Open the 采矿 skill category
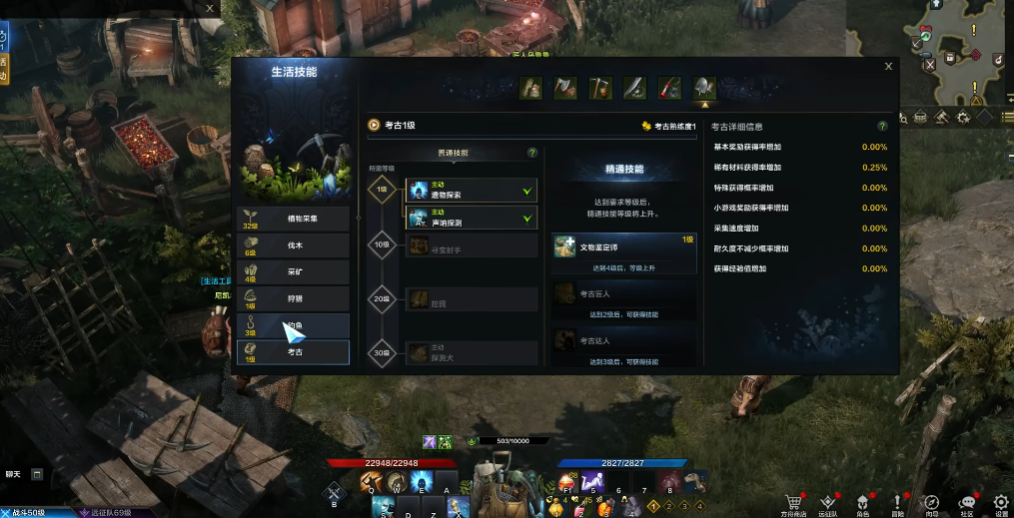The height and width of the screenshot is (518, 1014). [x=294, y=272]
